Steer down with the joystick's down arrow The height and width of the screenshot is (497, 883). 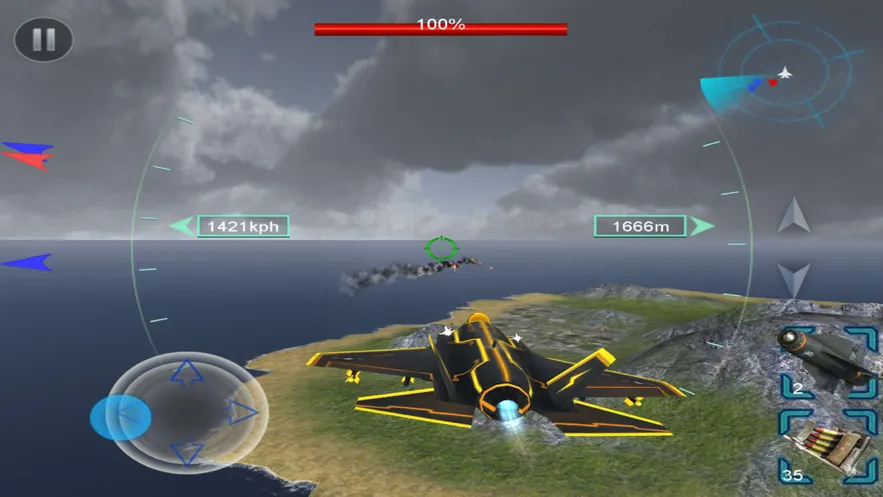point(186,455)
